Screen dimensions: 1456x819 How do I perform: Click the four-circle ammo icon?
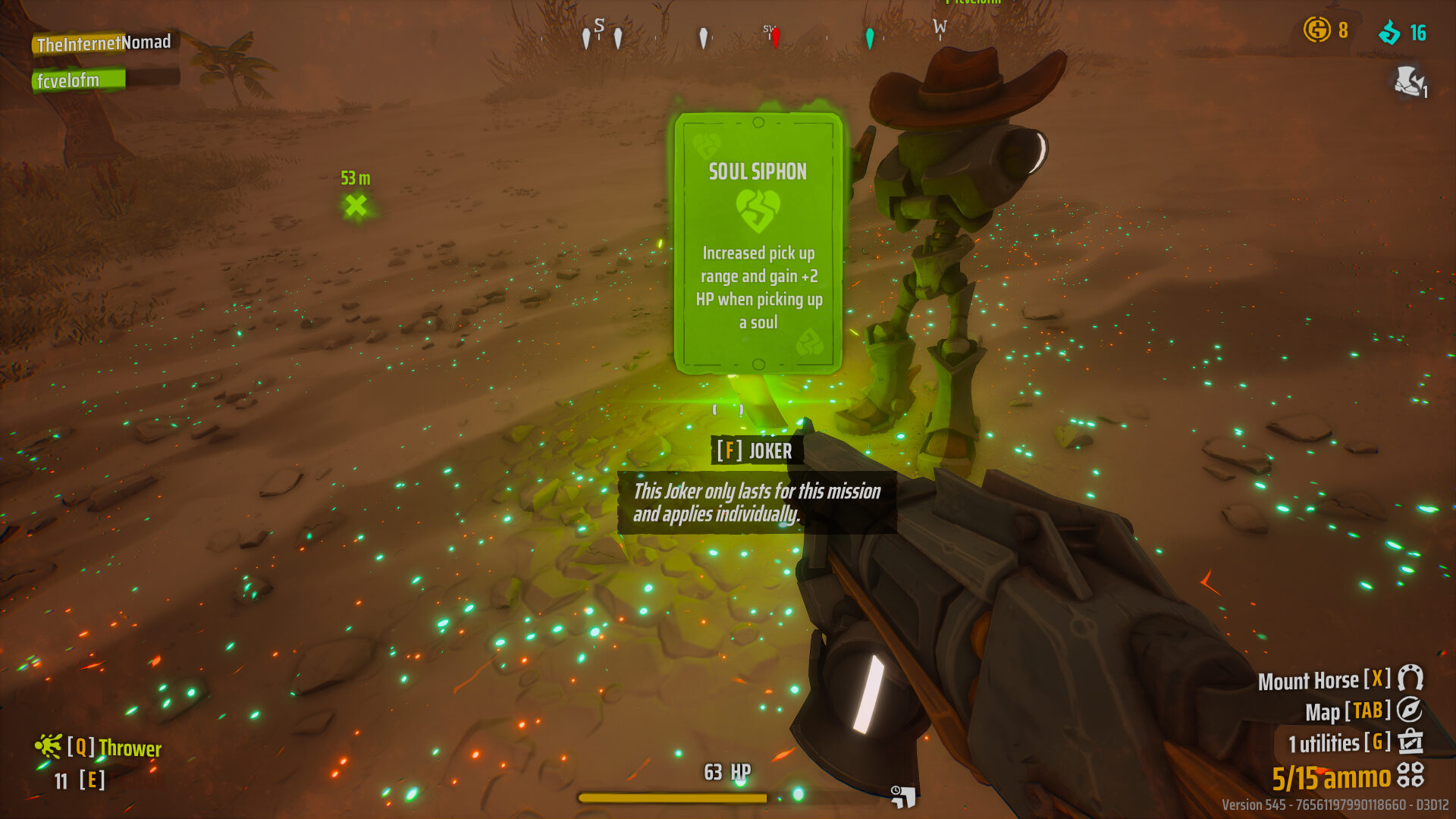pos(1410,774)
